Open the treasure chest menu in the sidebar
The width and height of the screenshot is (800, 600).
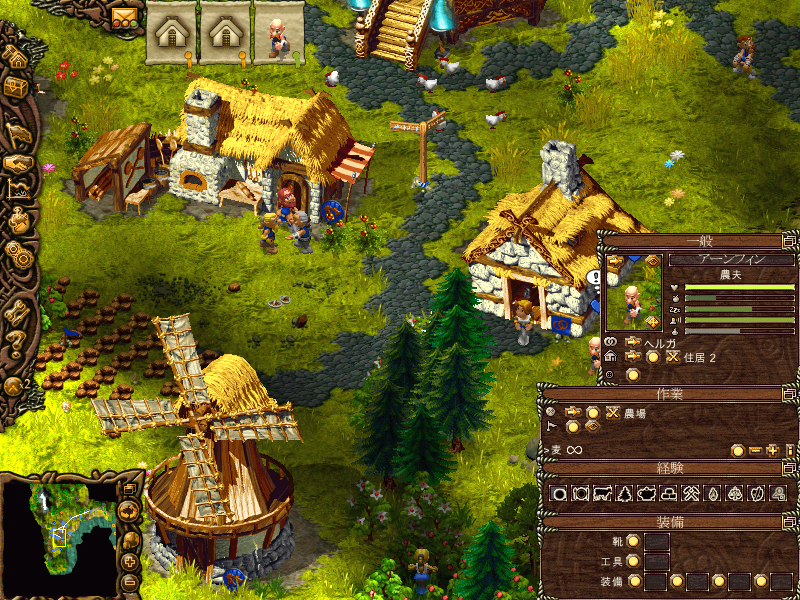[17, 88]
